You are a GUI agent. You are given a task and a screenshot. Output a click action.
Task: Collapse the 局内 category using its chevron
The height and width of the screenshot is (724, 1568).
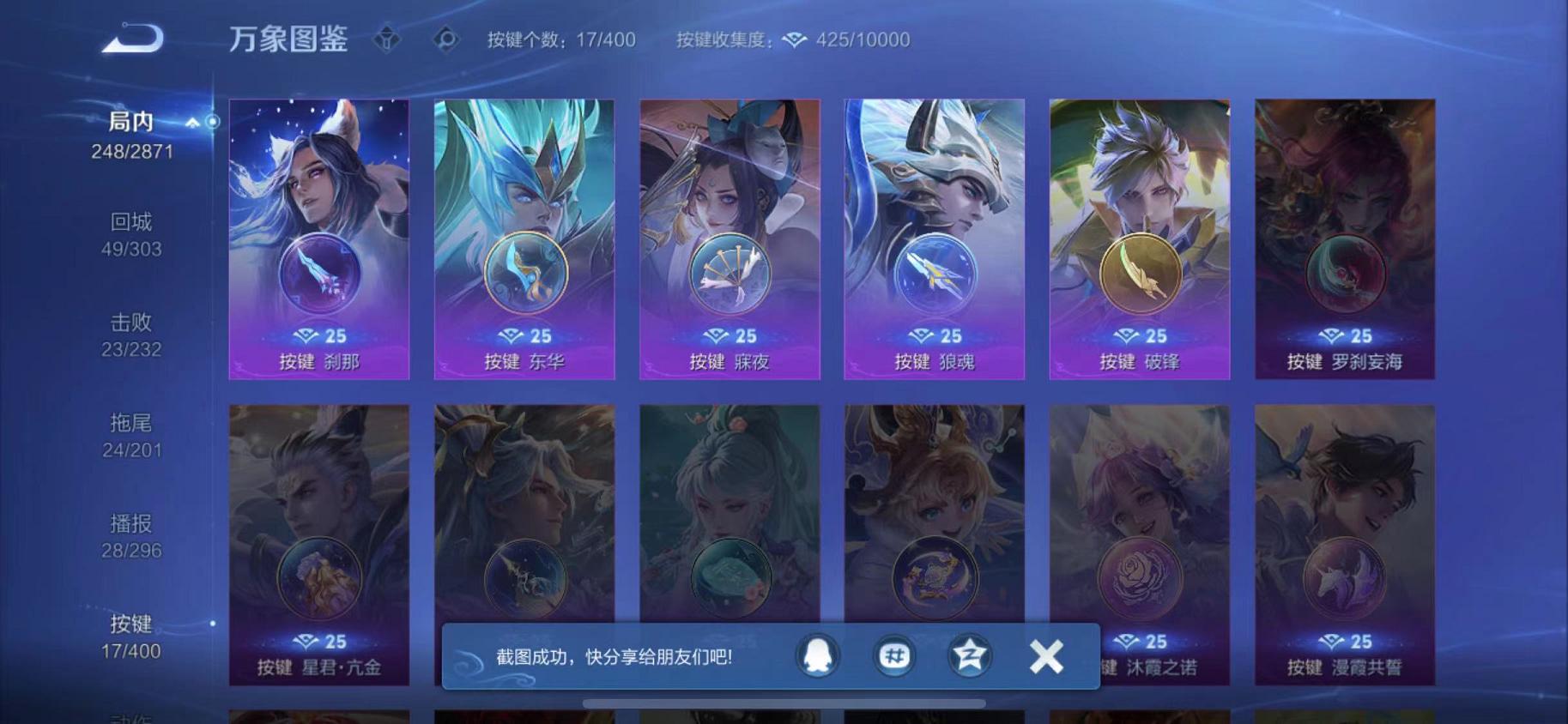tap(194, 121)
